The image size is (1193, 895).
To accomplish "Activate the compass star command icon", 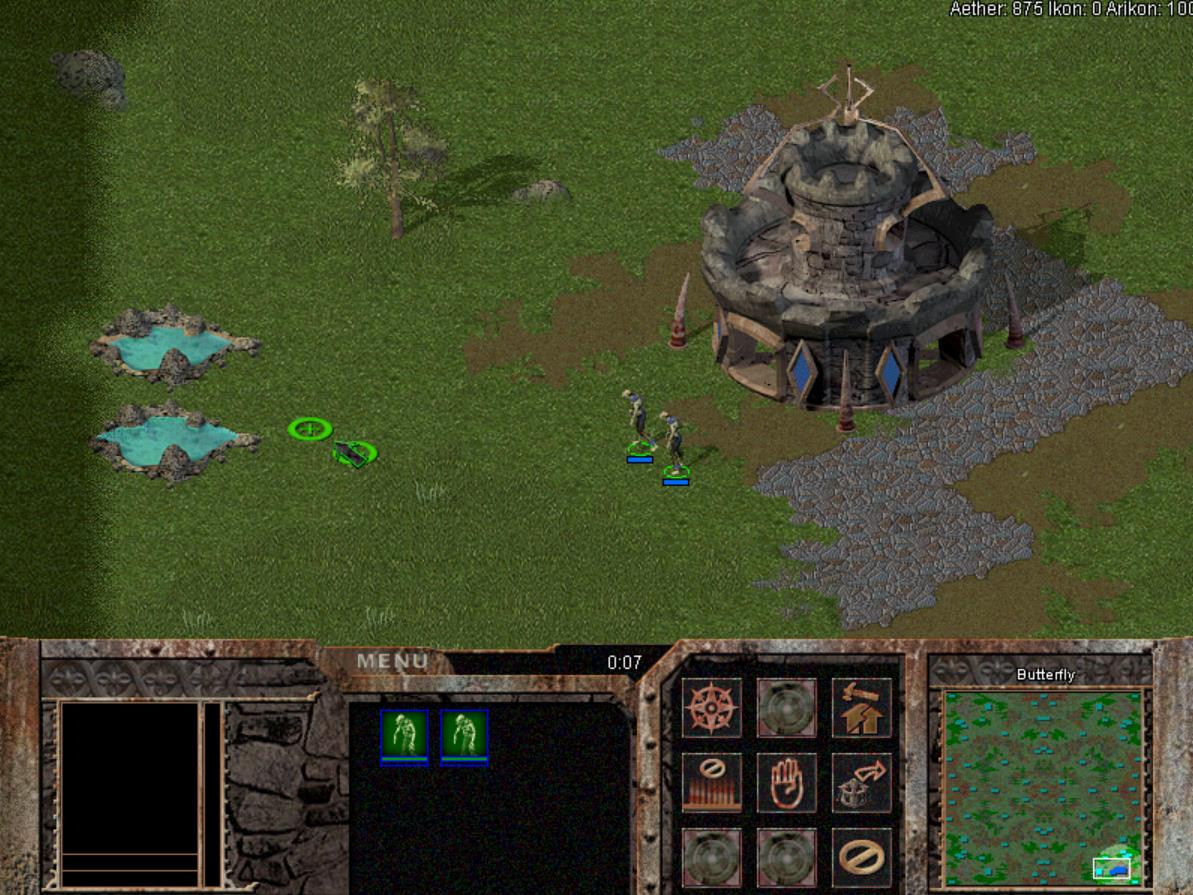I will click(711, 707).
